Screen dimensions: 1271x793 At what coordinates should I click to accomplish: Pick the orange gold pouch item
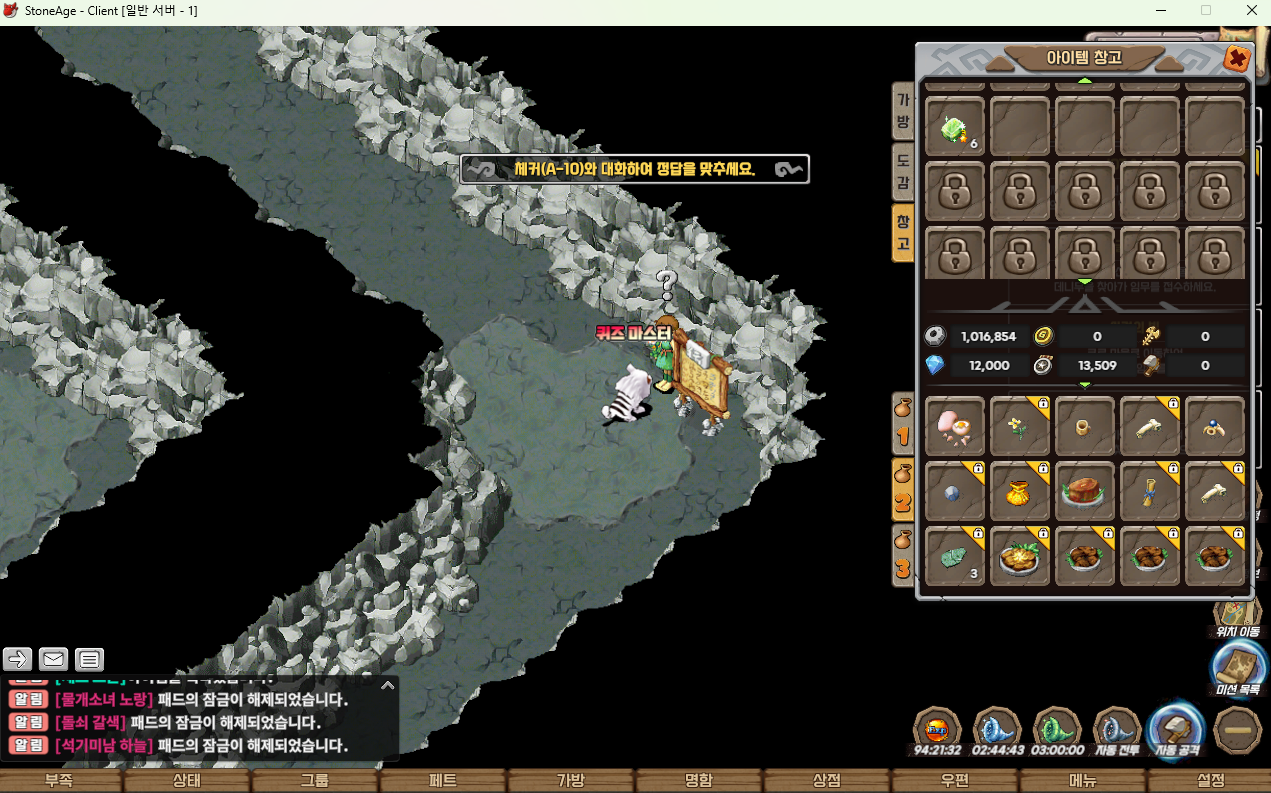pos(1020,492)
